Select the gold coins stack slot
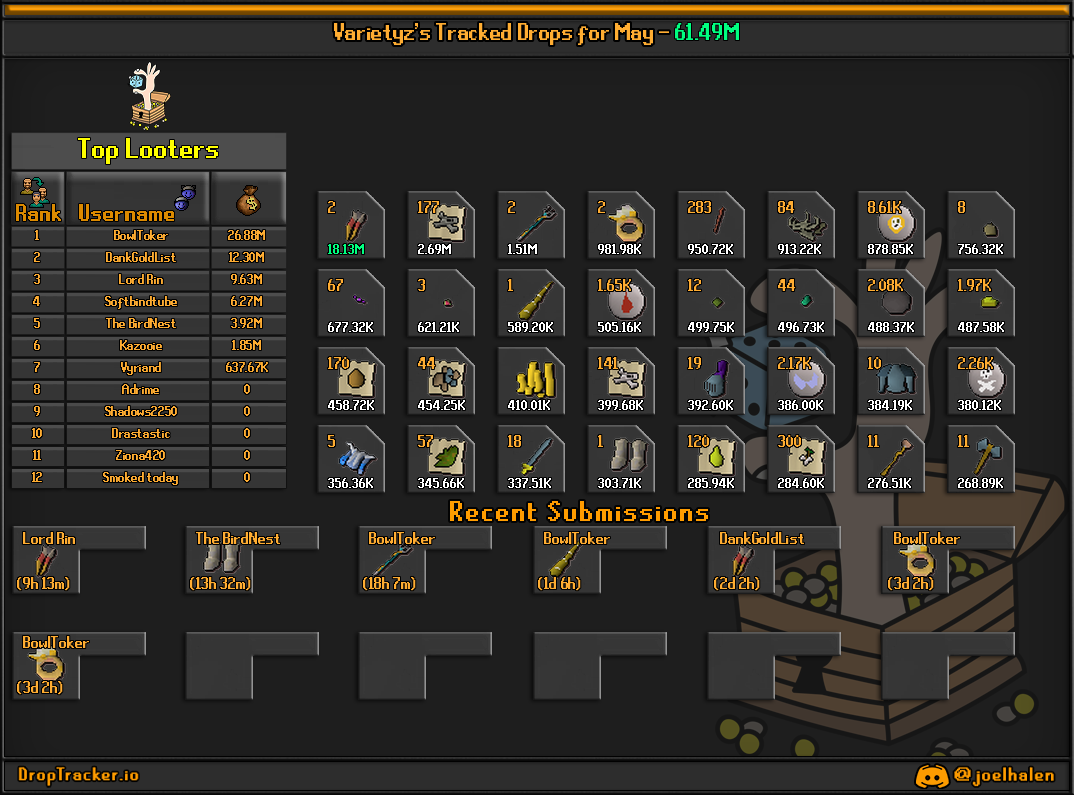Image resolution: width=1074 pixels, height=795 pixels. [x=531, y=381]
